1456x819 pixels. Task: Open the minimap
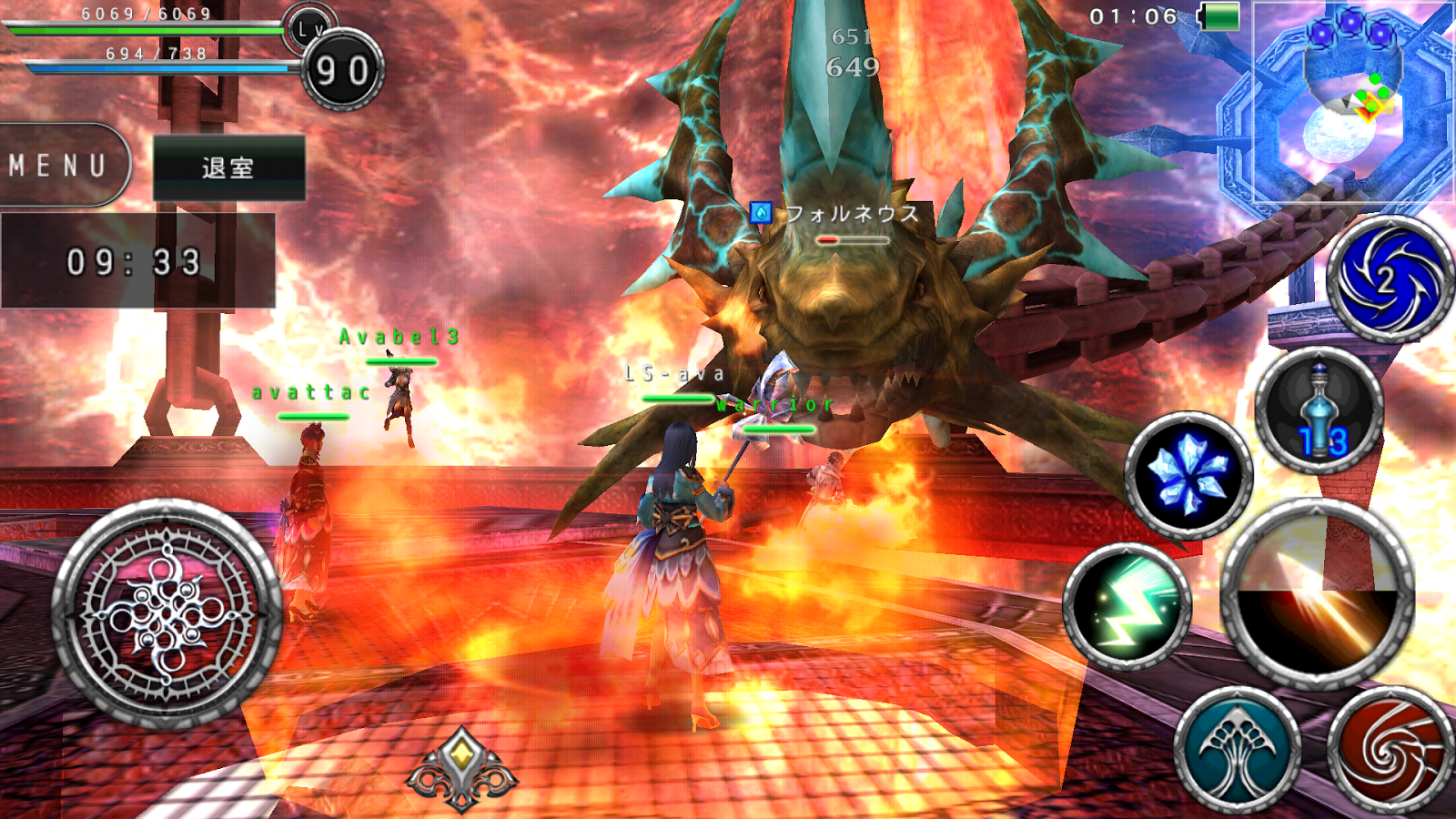click(1353, 102)
